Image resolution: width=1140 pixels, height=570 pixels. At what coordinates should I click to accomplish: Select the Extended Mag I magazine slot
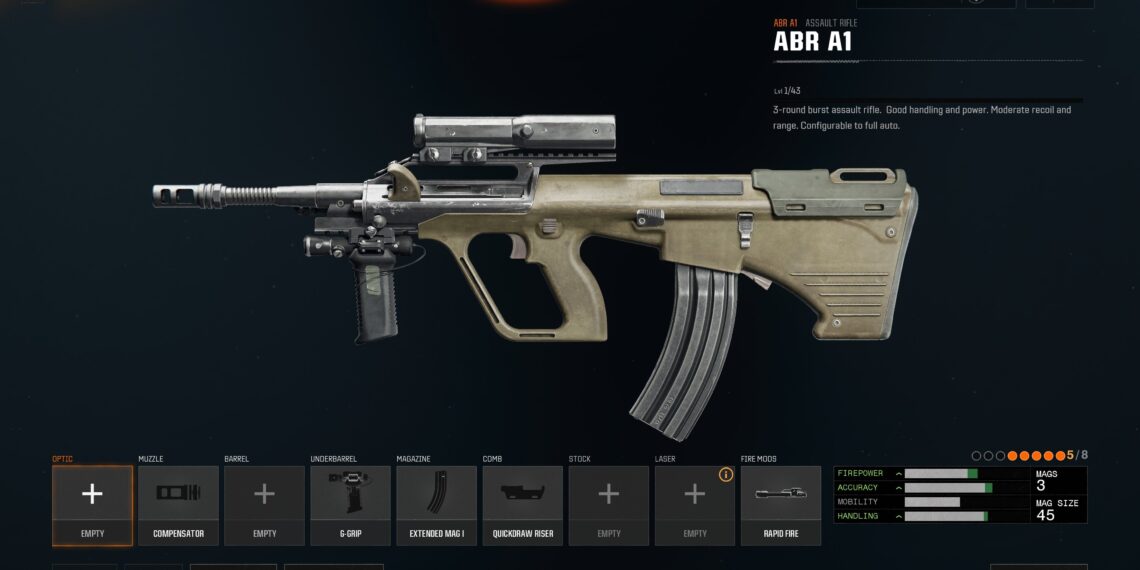tap(436, 505)
